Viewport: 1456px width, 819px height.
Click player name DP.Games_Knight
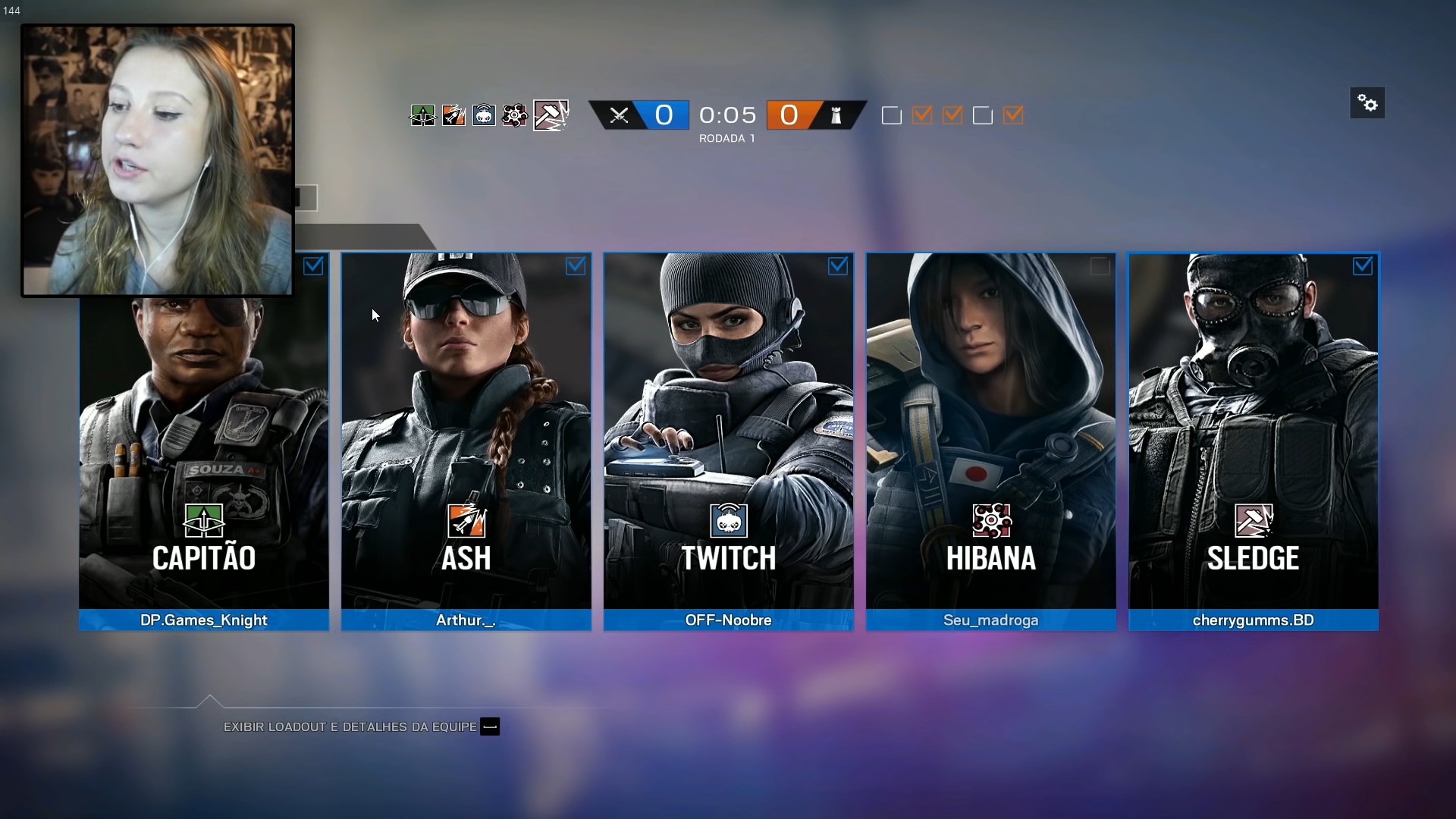click(204, 620)
